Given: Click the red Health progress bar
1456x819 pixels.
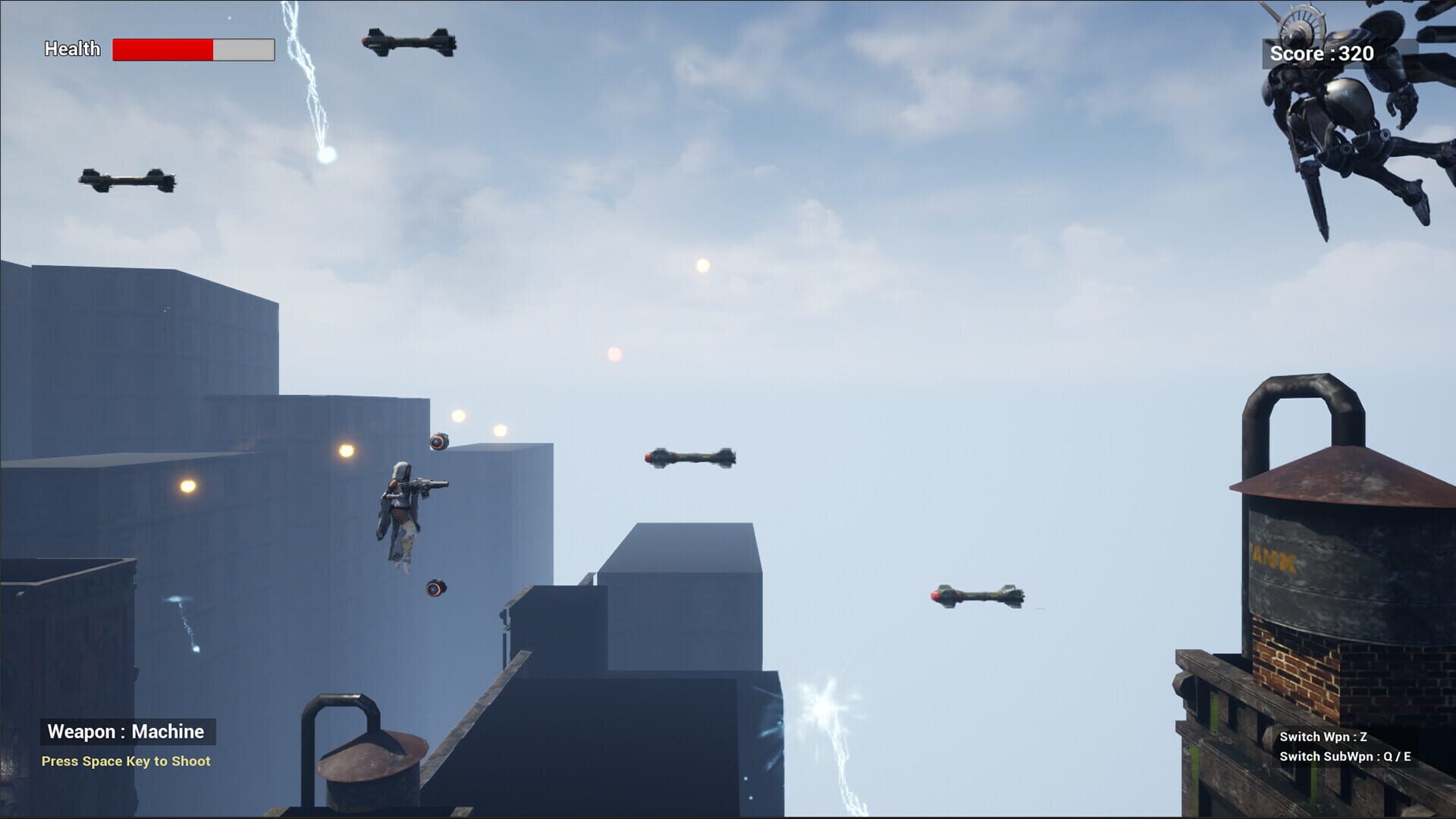Looking at the screenshot, I should [x=163, y=49].
